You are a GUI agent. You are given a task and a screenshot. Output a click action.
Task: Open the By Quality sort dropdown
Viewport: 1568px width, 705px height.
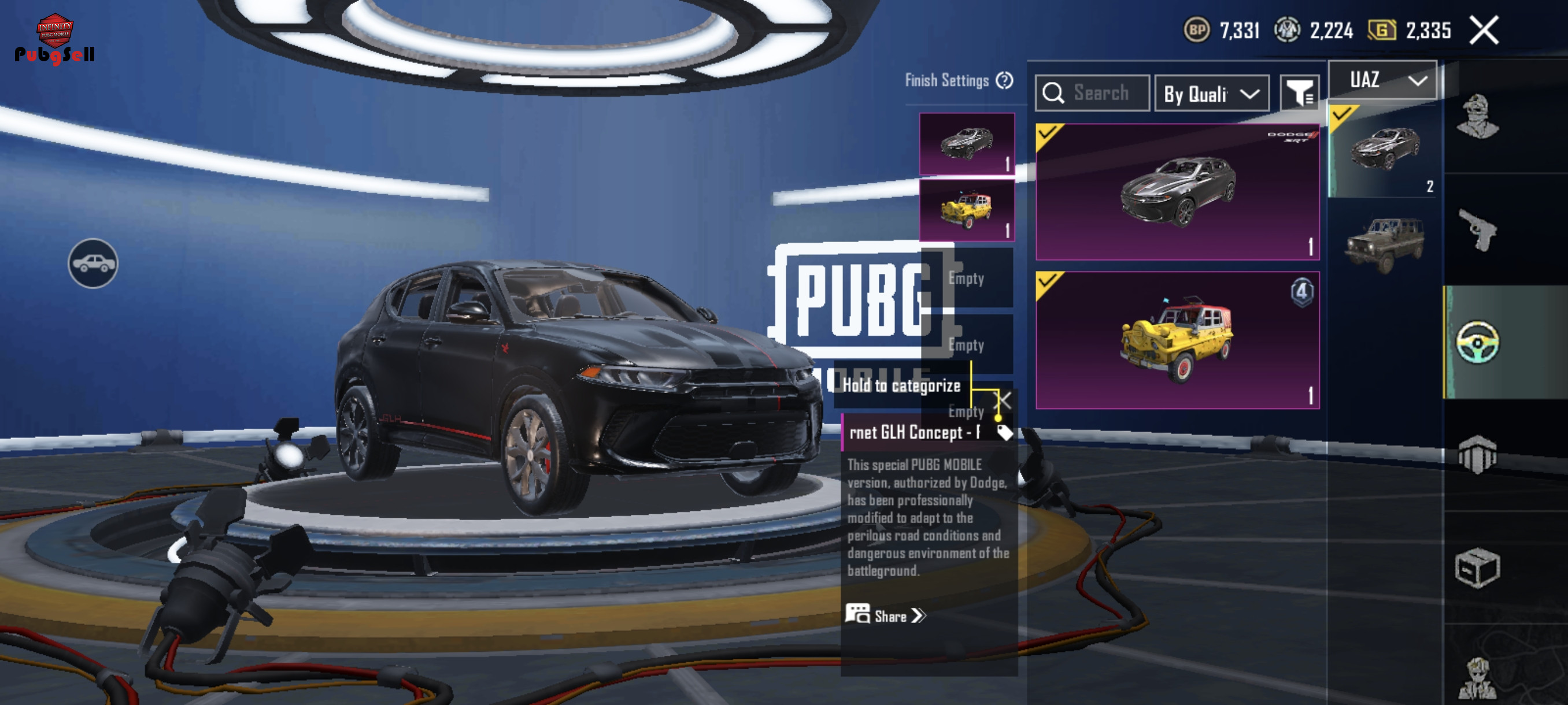[1211, 94]
